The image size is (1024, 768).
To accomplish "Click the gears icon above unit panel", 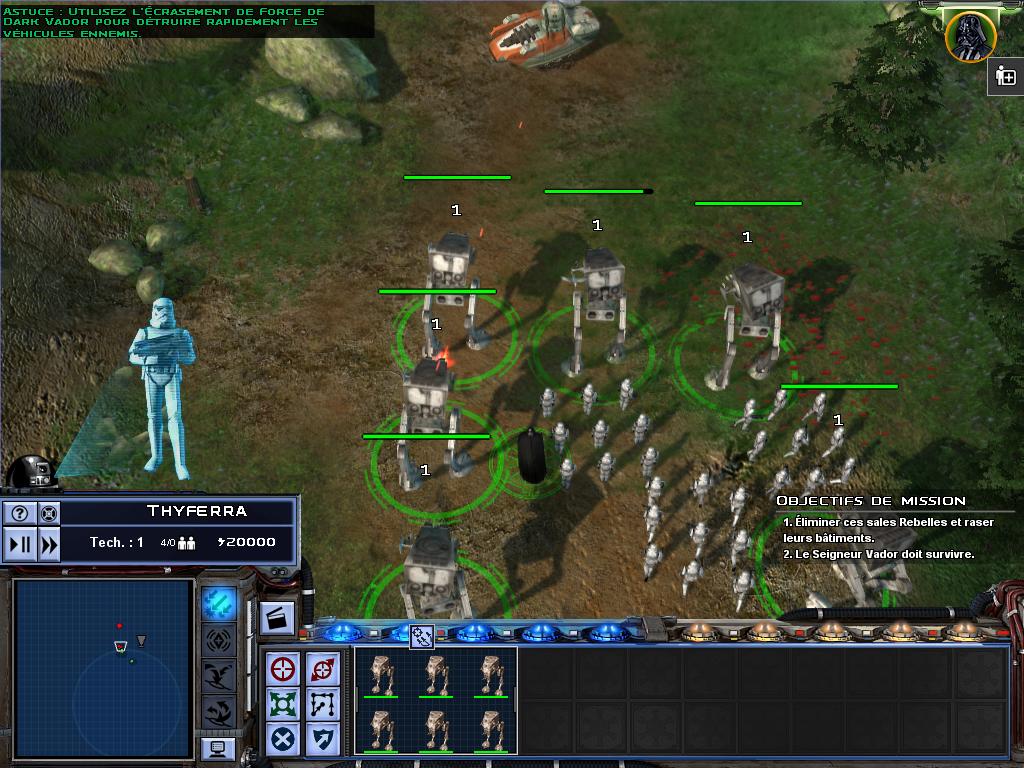I will coord(421,634).
